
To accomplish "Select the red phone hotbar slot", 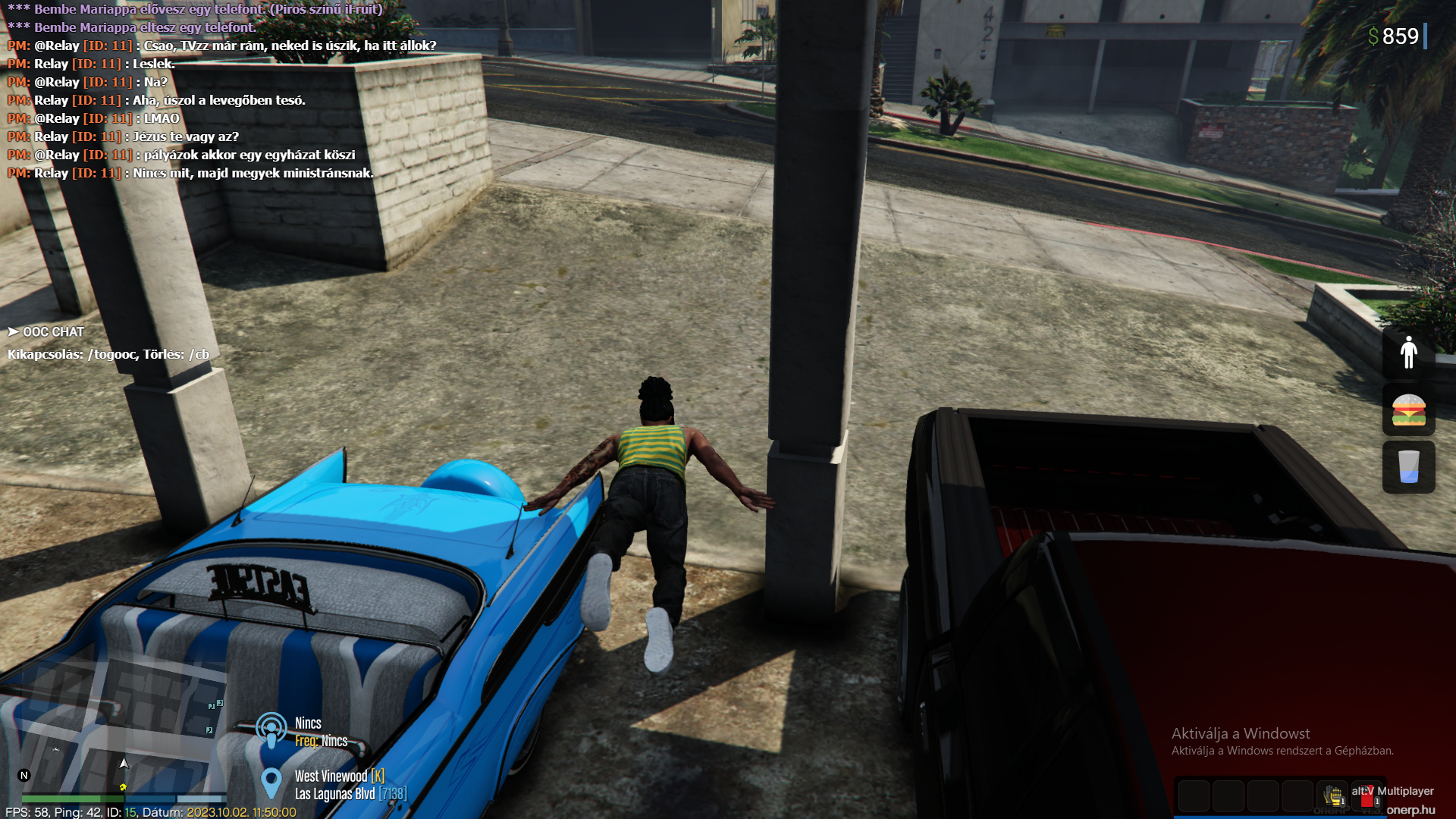I will [1367, 797].
